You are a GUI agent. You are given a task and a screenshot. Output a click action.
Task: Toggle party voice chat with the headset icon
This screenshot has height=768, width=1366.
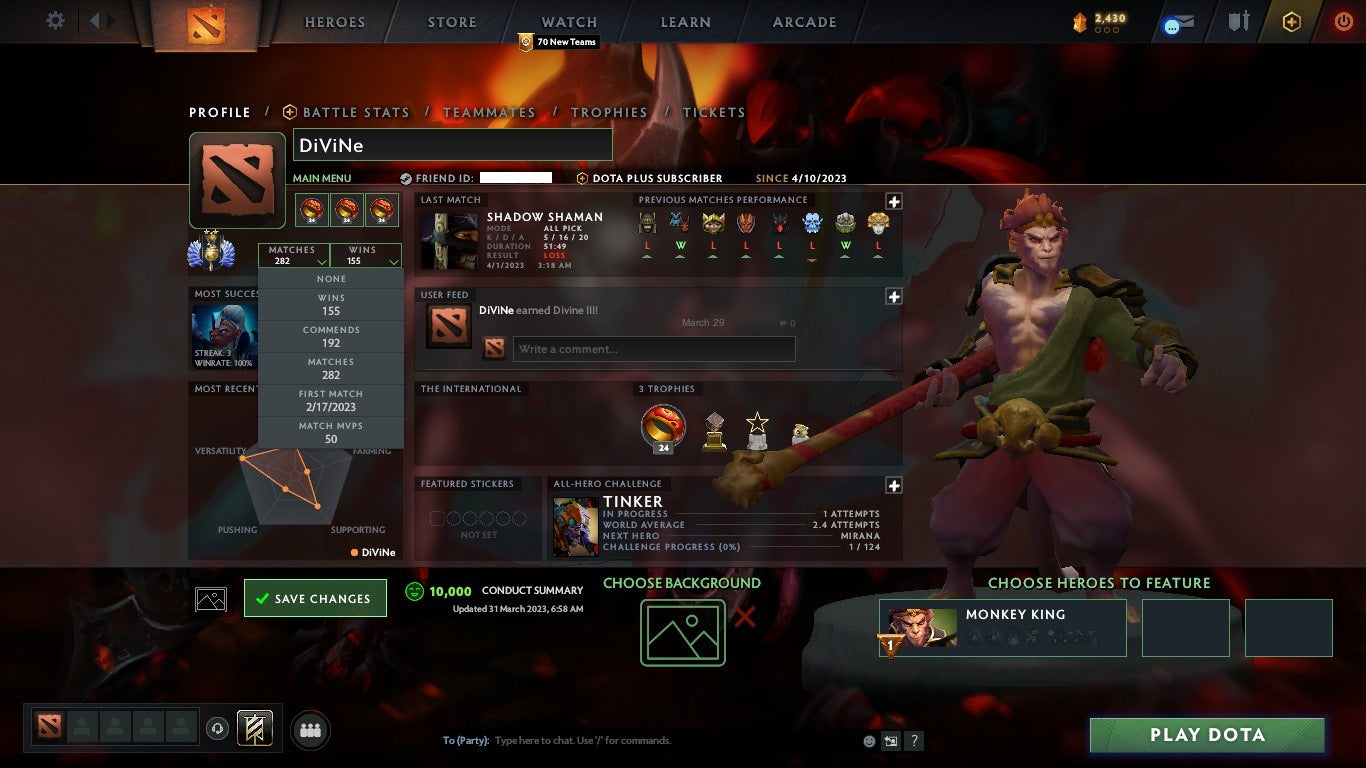pyautogui.click(x=218, y=729)
